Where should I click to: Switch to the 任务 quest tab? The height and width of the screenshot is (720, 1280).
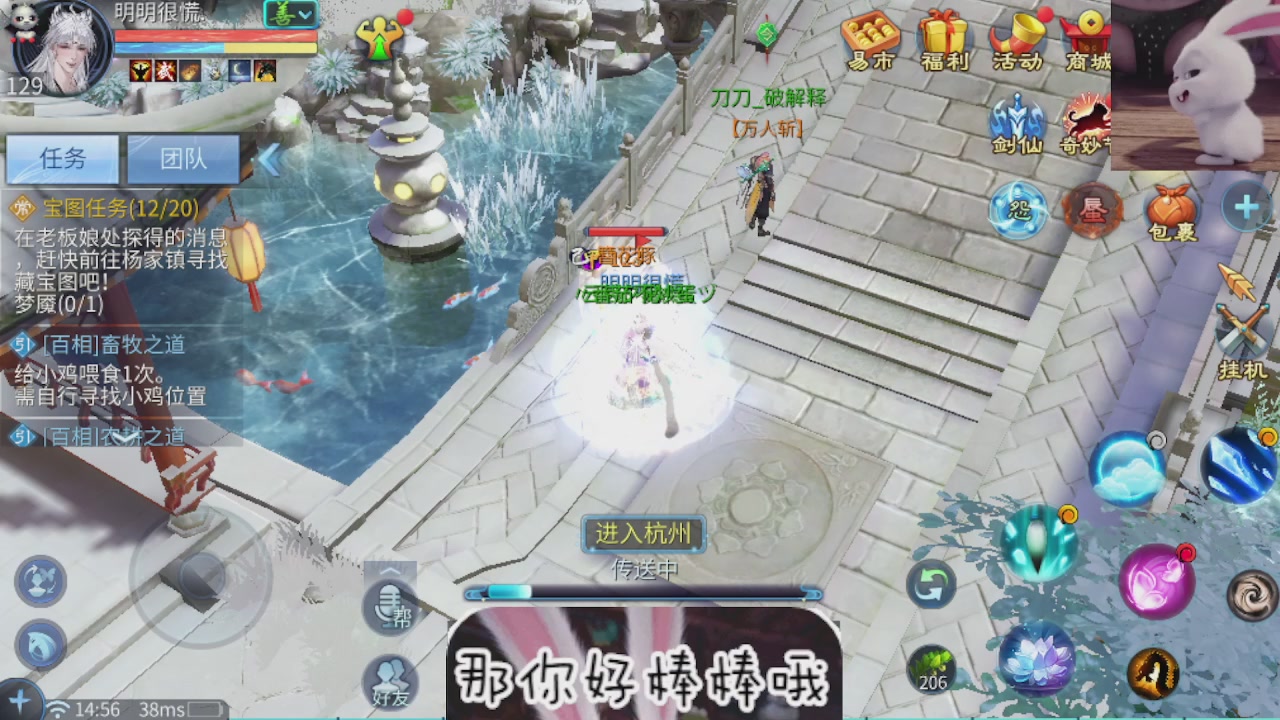[62, 159]
